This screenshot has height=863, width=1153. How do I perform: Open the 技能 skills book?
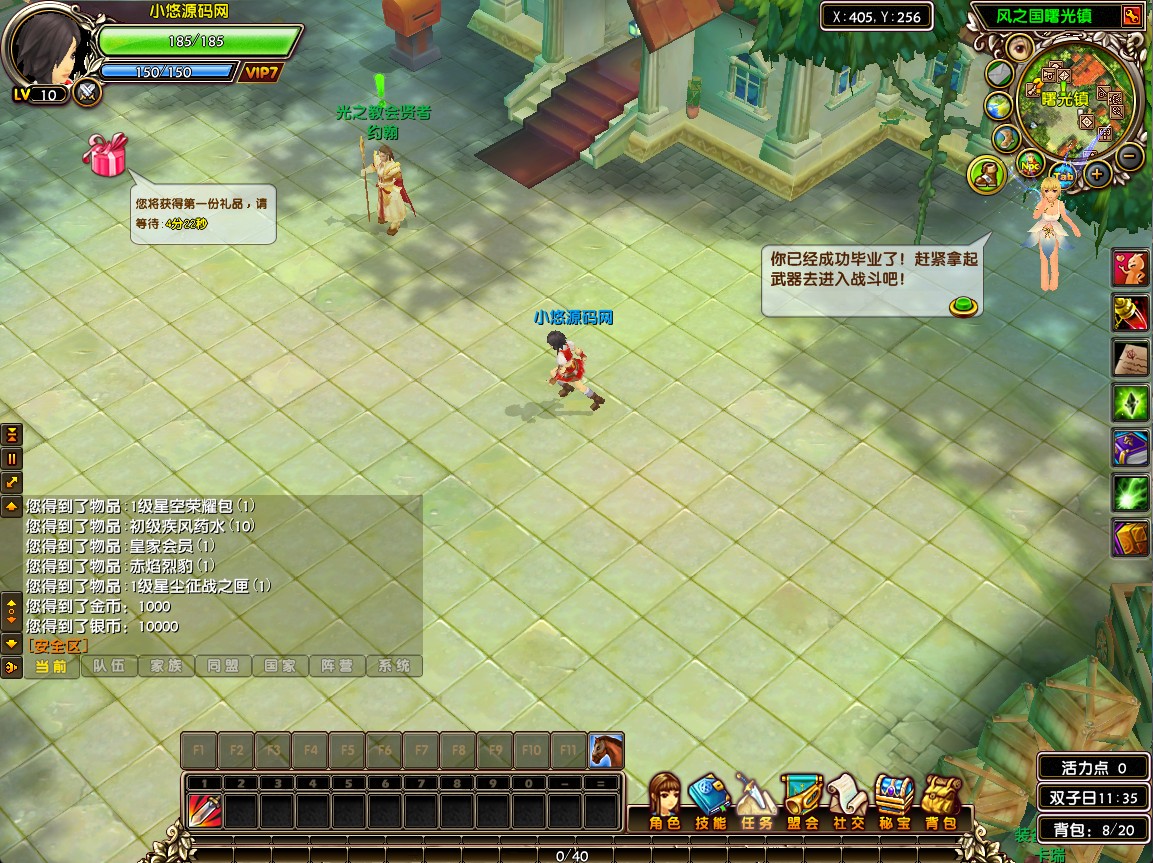[710, 800]
